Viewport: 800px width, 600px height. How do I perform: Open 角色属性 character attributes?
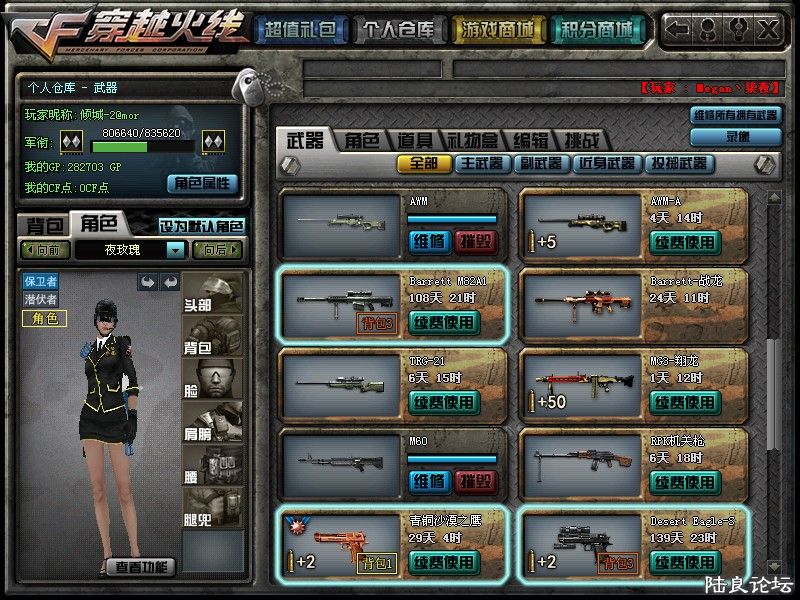point(203,183)
